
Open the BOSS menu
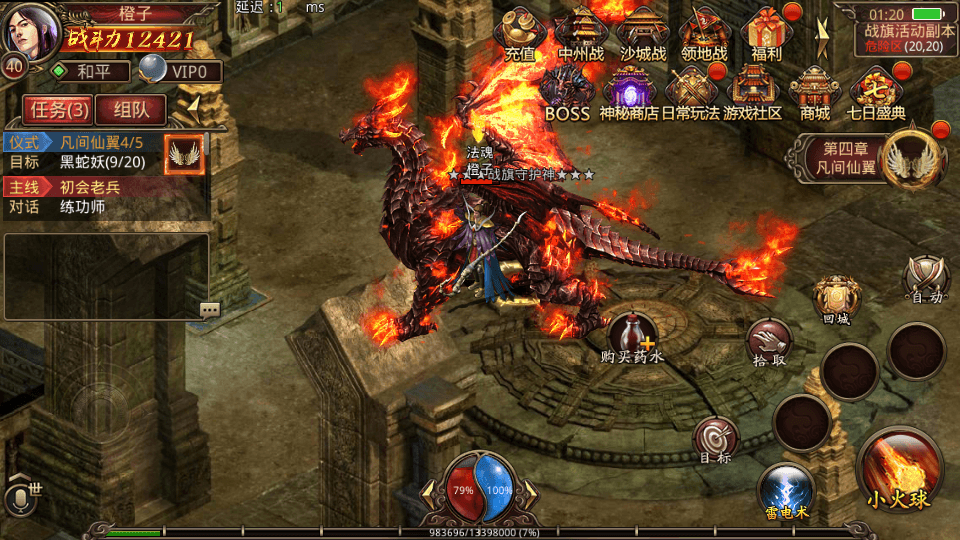[567, 93]
